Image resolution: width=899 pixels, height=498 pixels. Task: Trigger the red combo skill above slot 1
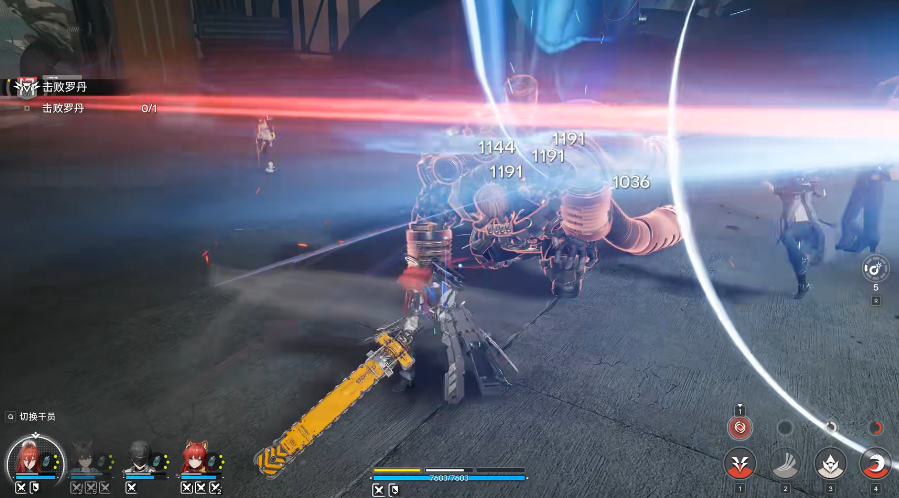[x=740, y=428]
